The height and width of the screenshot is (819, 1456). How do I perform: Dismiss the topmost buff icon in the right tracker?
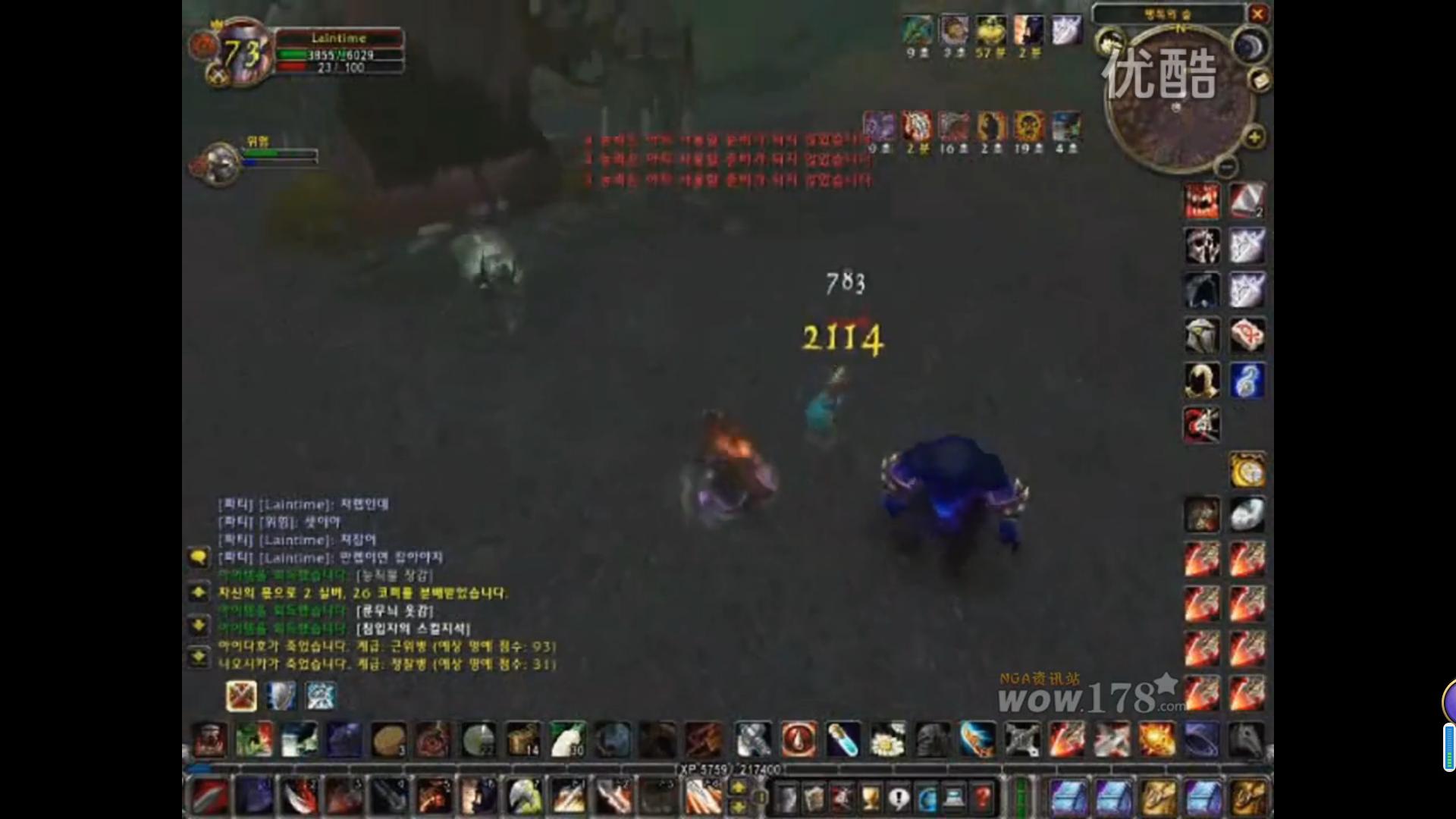[x=1203, y=200]
